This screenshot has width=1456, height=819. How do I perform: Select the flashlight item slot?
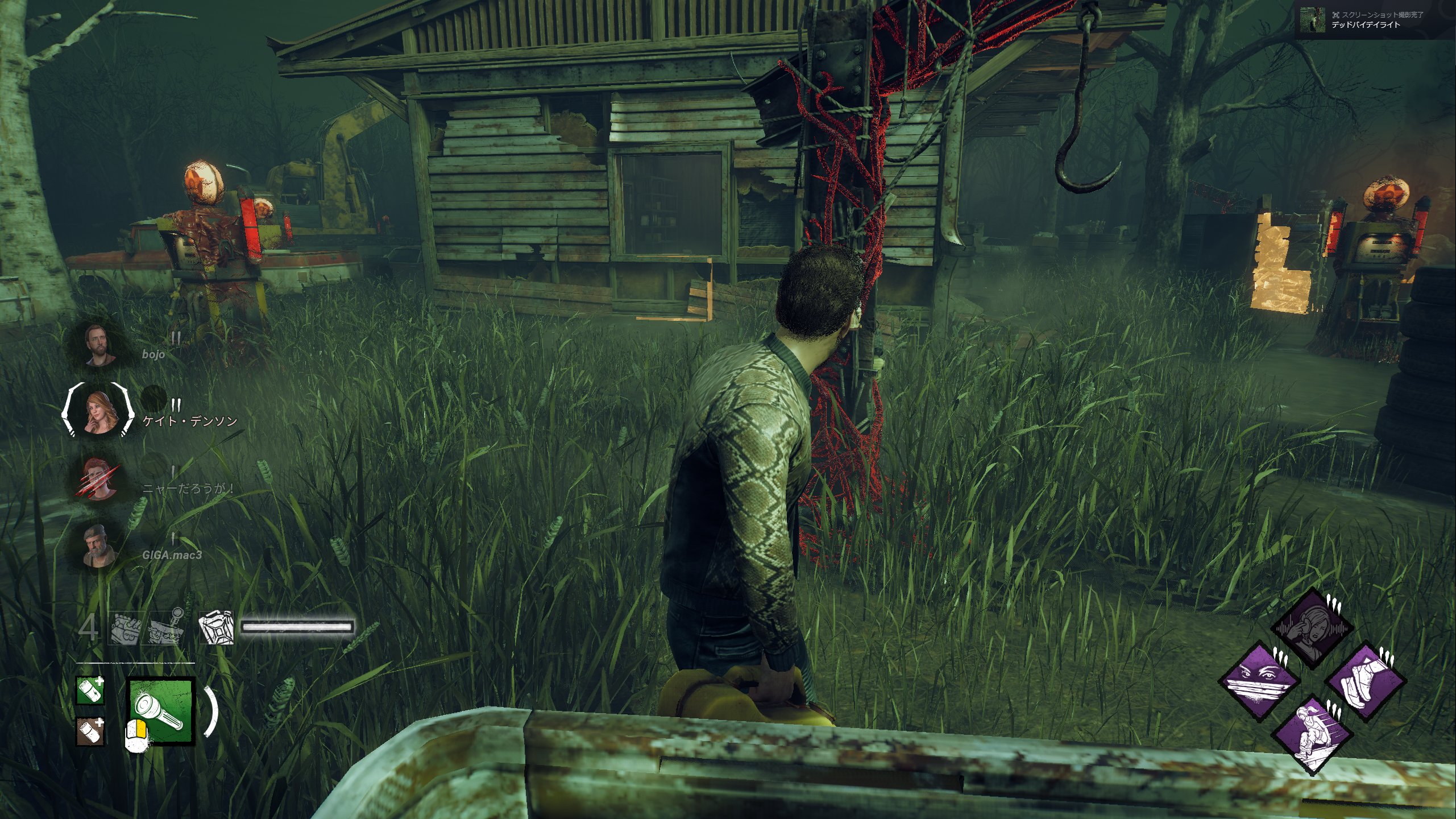163,710
